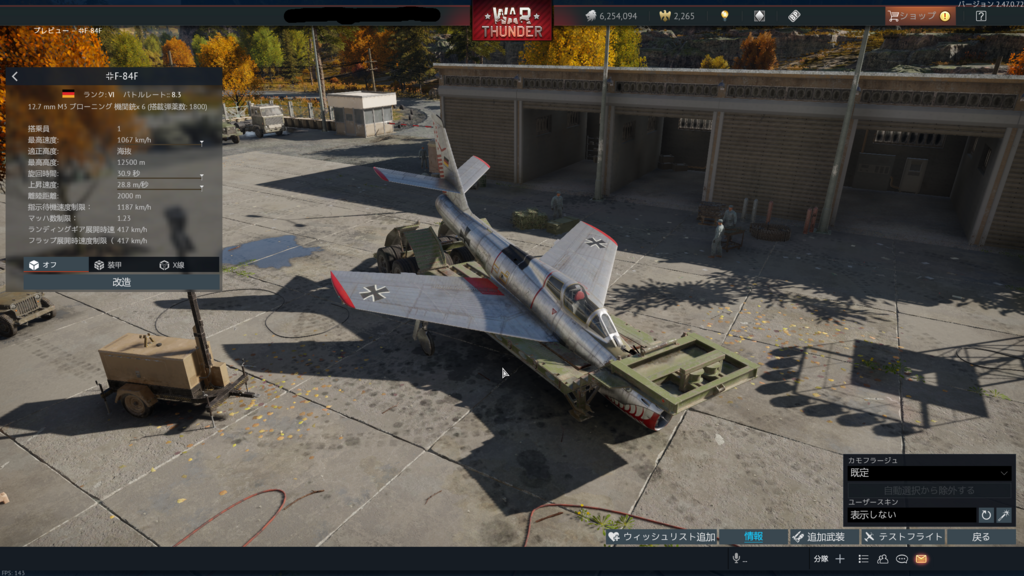This screenshot has width=1024, height=576.
Task: Click the magic wand skin icon
Action: pyautogui.click(x=1004, y=515)
